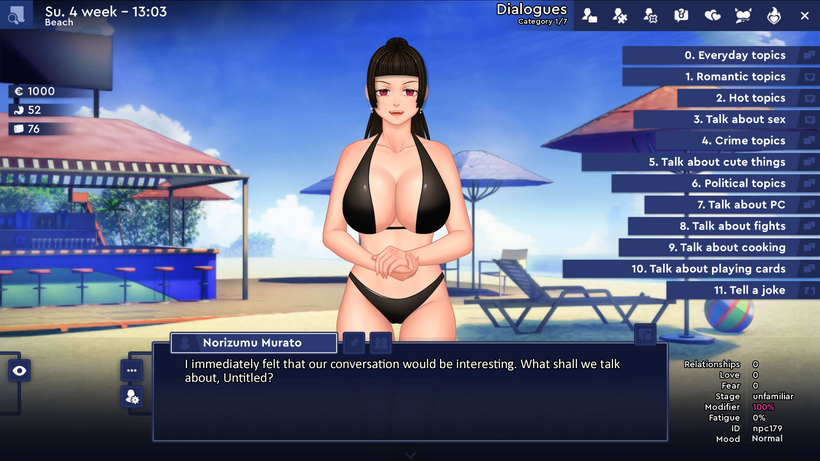Pick the "Hot topics" conversation entry
Viewport: 820px width, 461px height.
pyautogui.click(x=750, y=98)
